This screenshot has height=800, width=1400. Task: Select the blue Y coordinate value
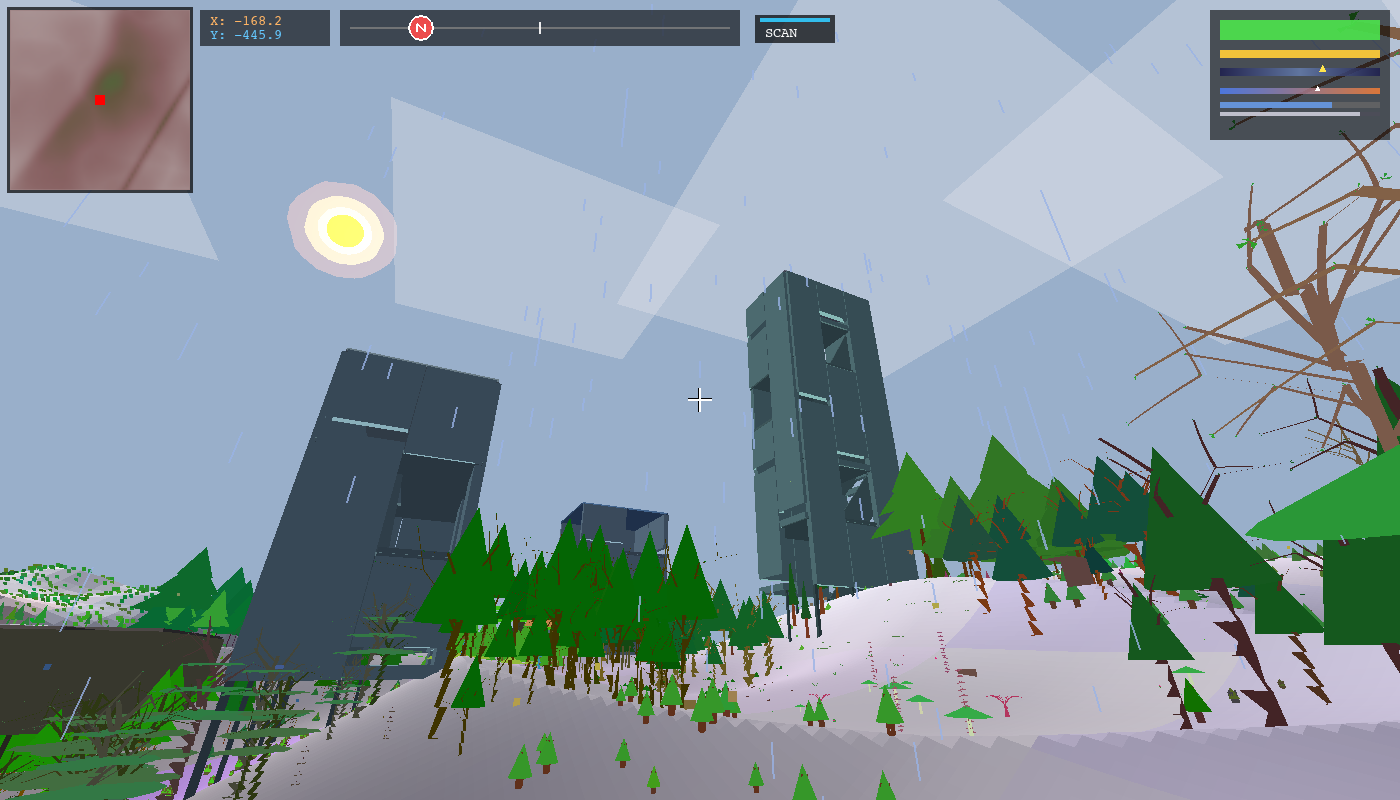click(x=255, y=34)
